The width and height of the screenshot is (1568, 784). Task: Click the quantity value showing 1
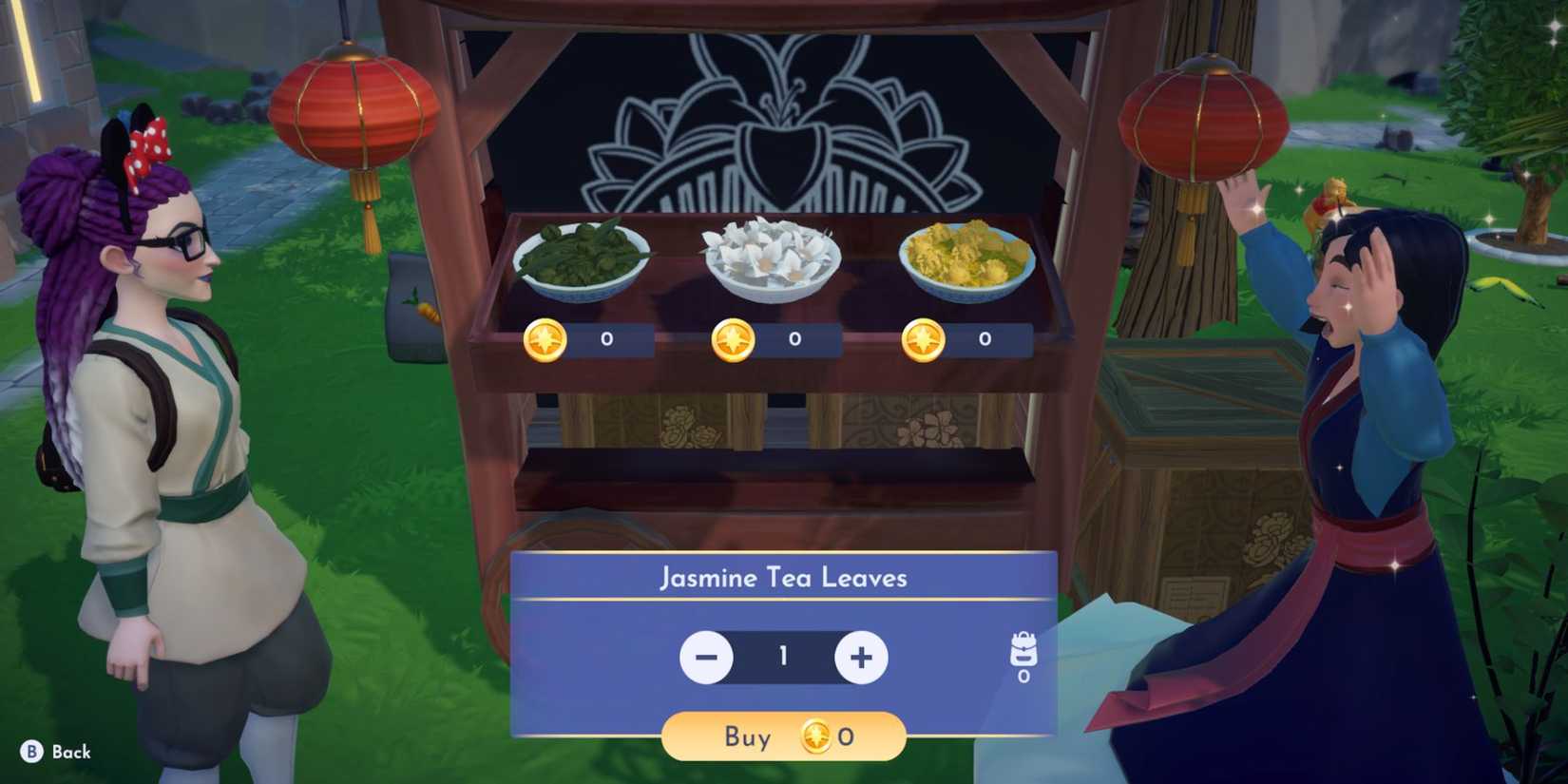coord(783,657)
